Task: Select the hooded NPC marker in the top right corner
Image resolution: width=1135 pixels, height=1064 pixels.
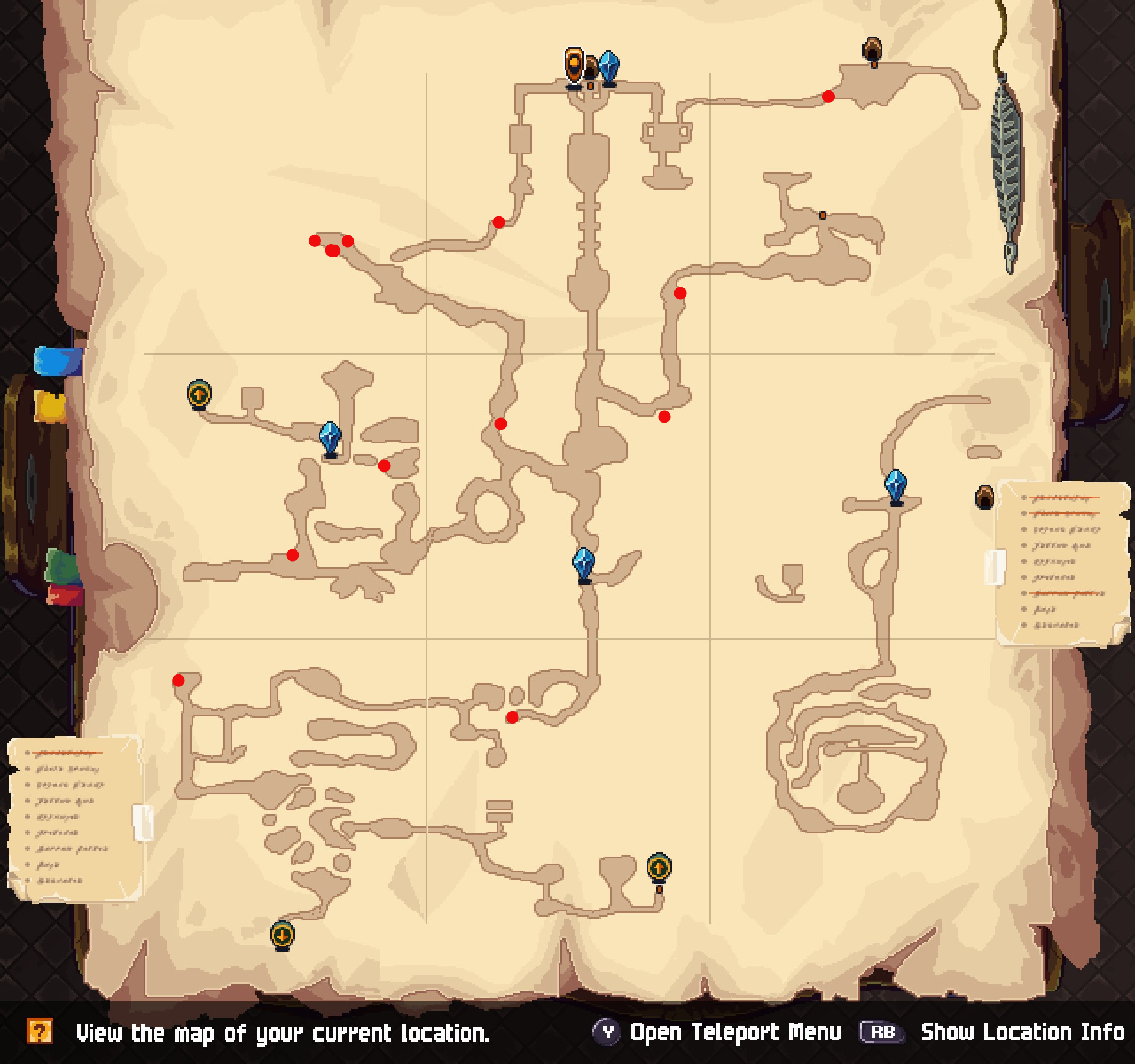Action: pos(873,49)
